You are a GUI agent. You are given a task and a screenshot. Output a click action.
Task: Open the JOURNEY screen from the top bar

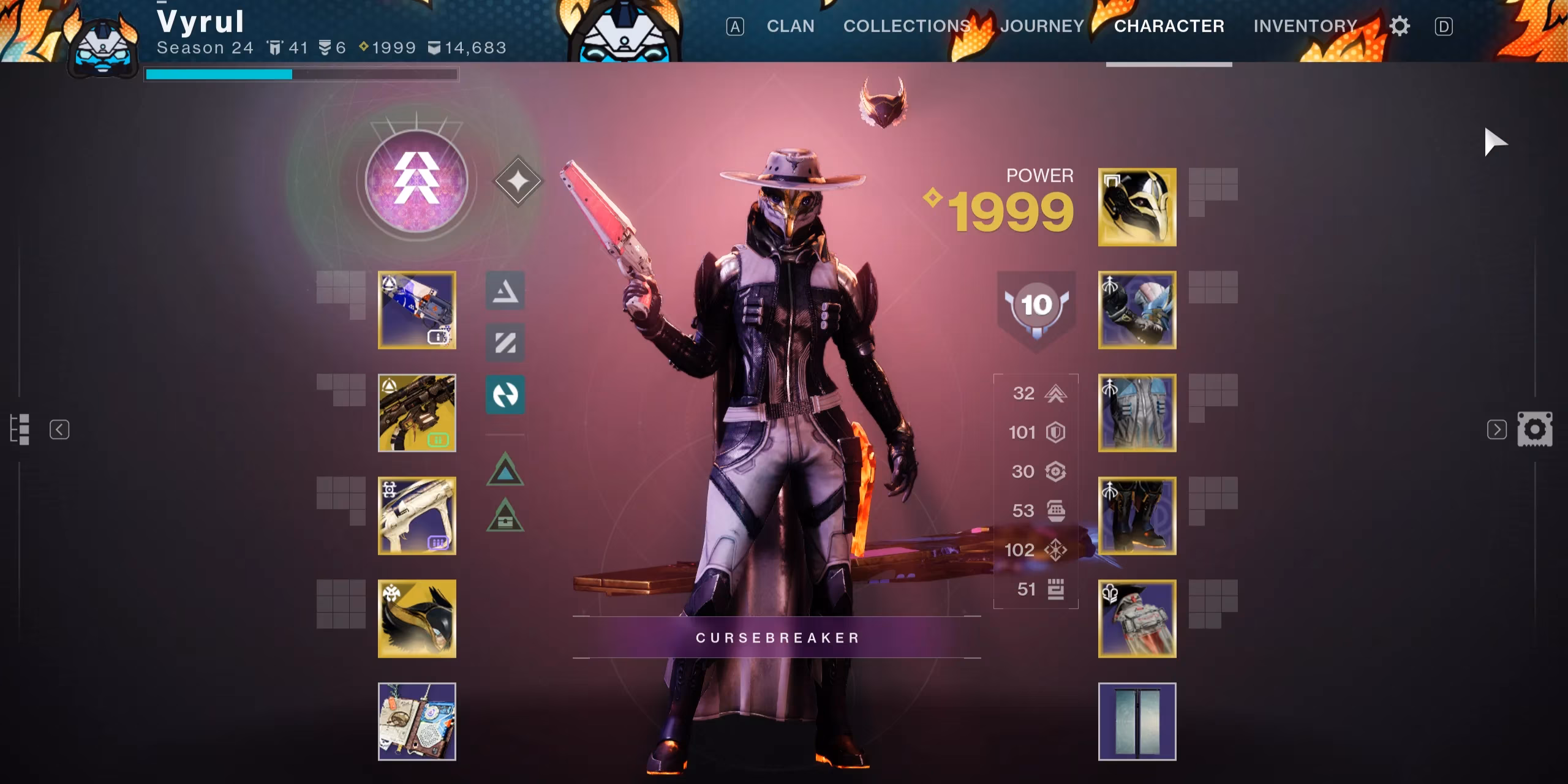tap(1041, 26)
